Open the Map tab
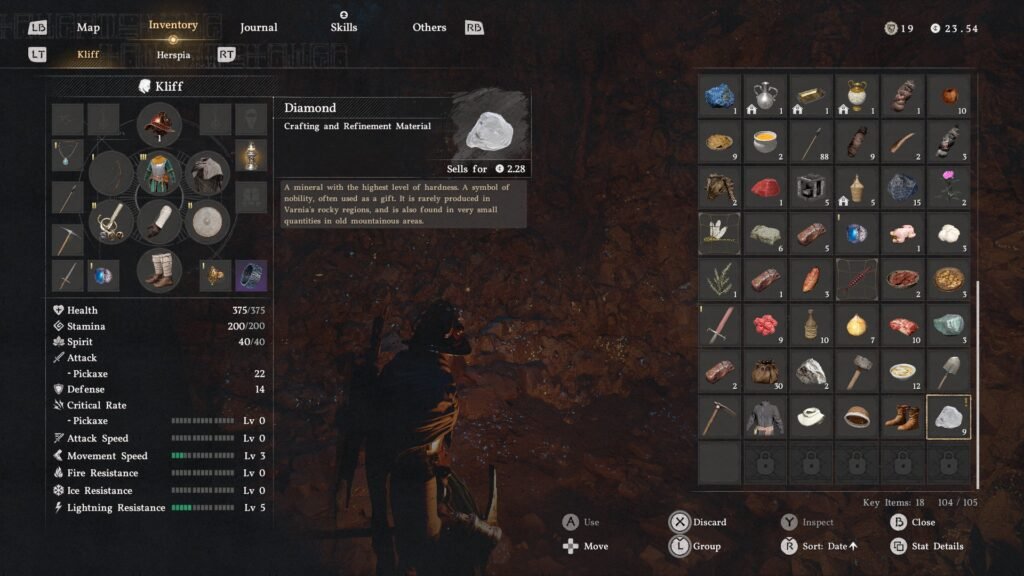 coord(88,27)
